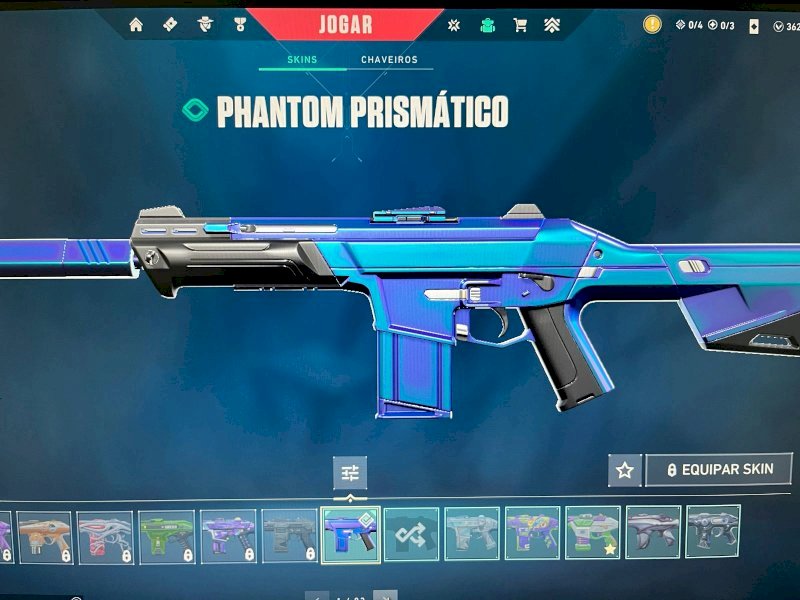
Task: Choose the random shuffle skin tile
Action: pyautogui.click(x=411, y=534)
